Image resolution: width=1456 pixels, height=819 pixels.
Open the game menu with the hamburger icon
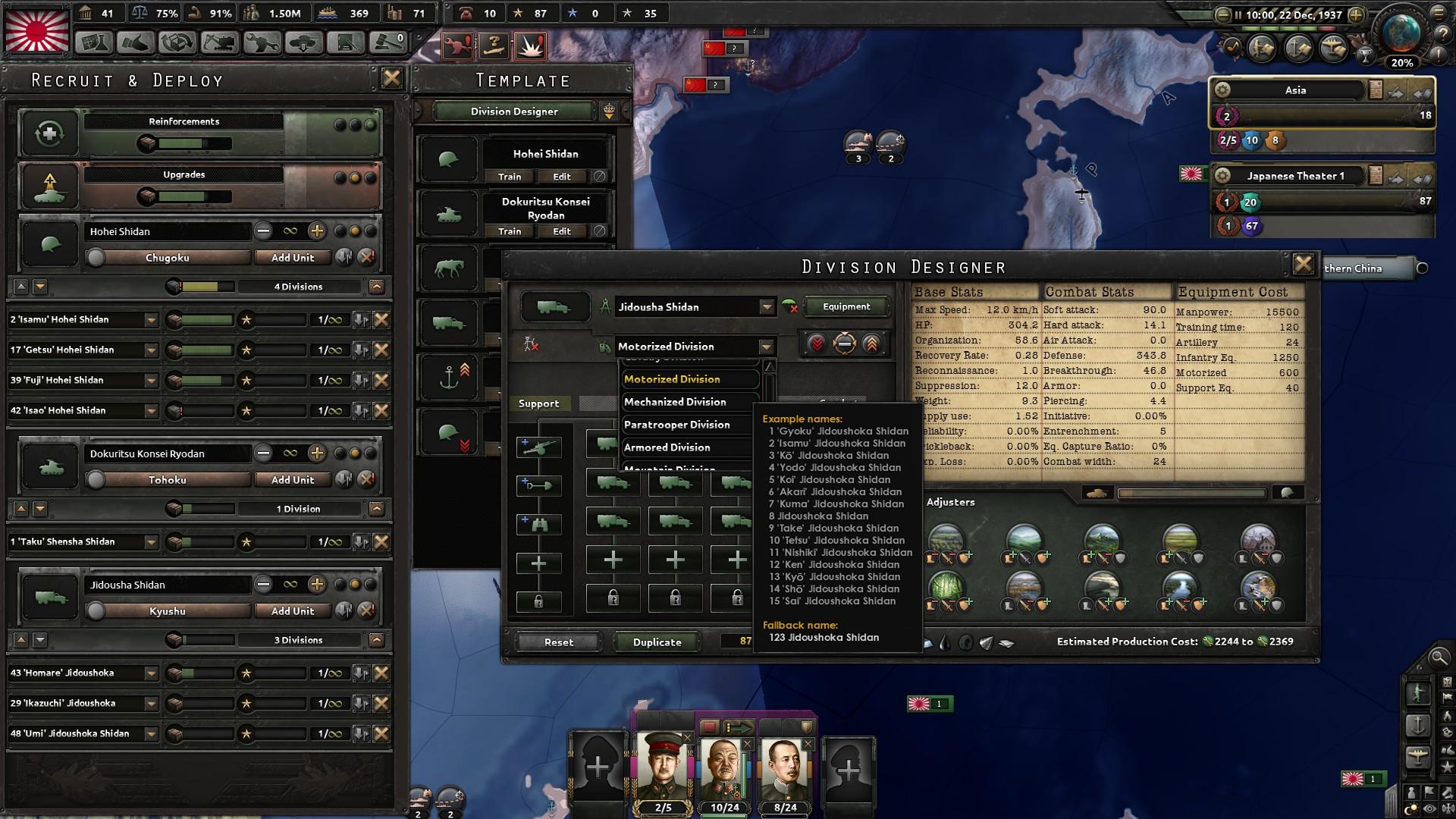(1439, 13)
